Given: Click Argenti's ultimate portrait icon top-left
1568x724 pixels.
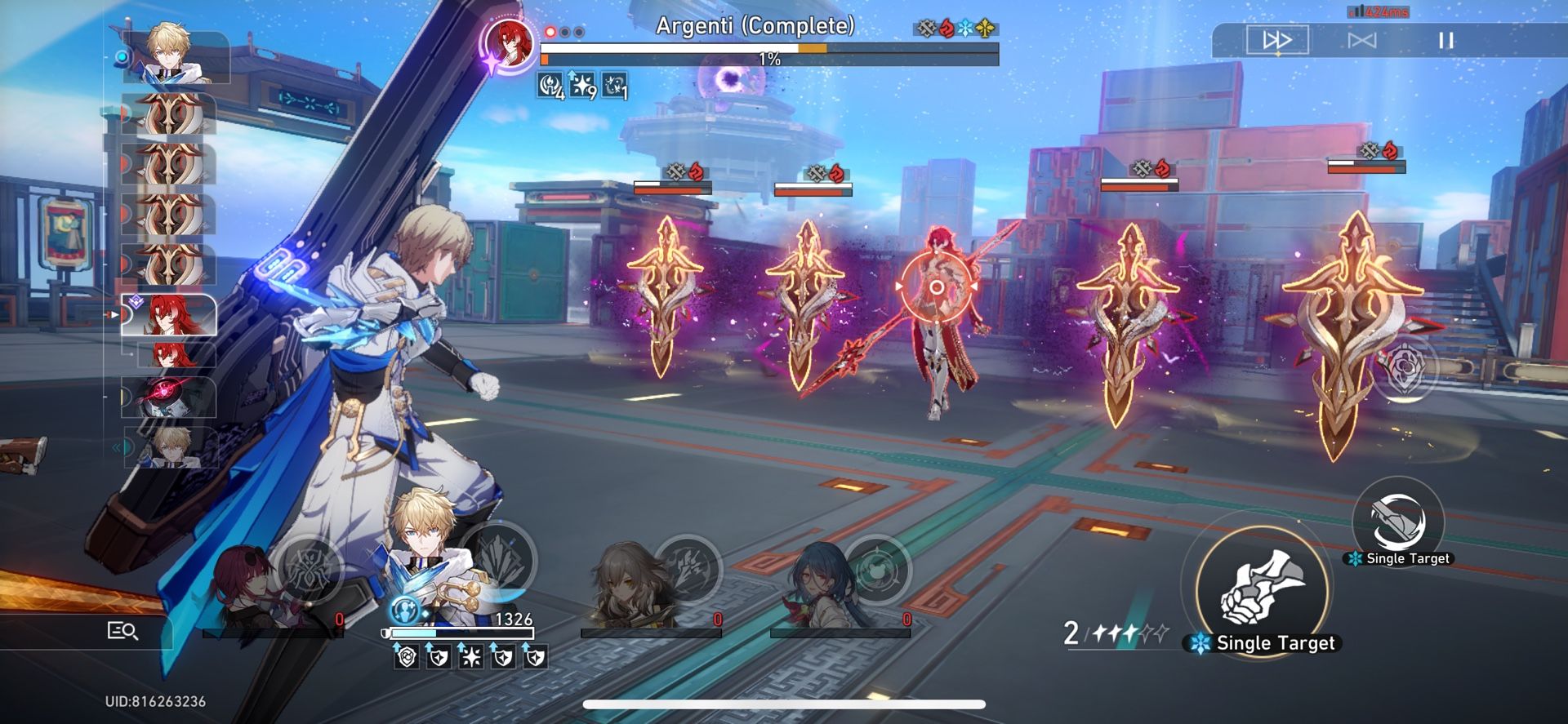Looking at the screenshot, I should click(x=510, y=45).
